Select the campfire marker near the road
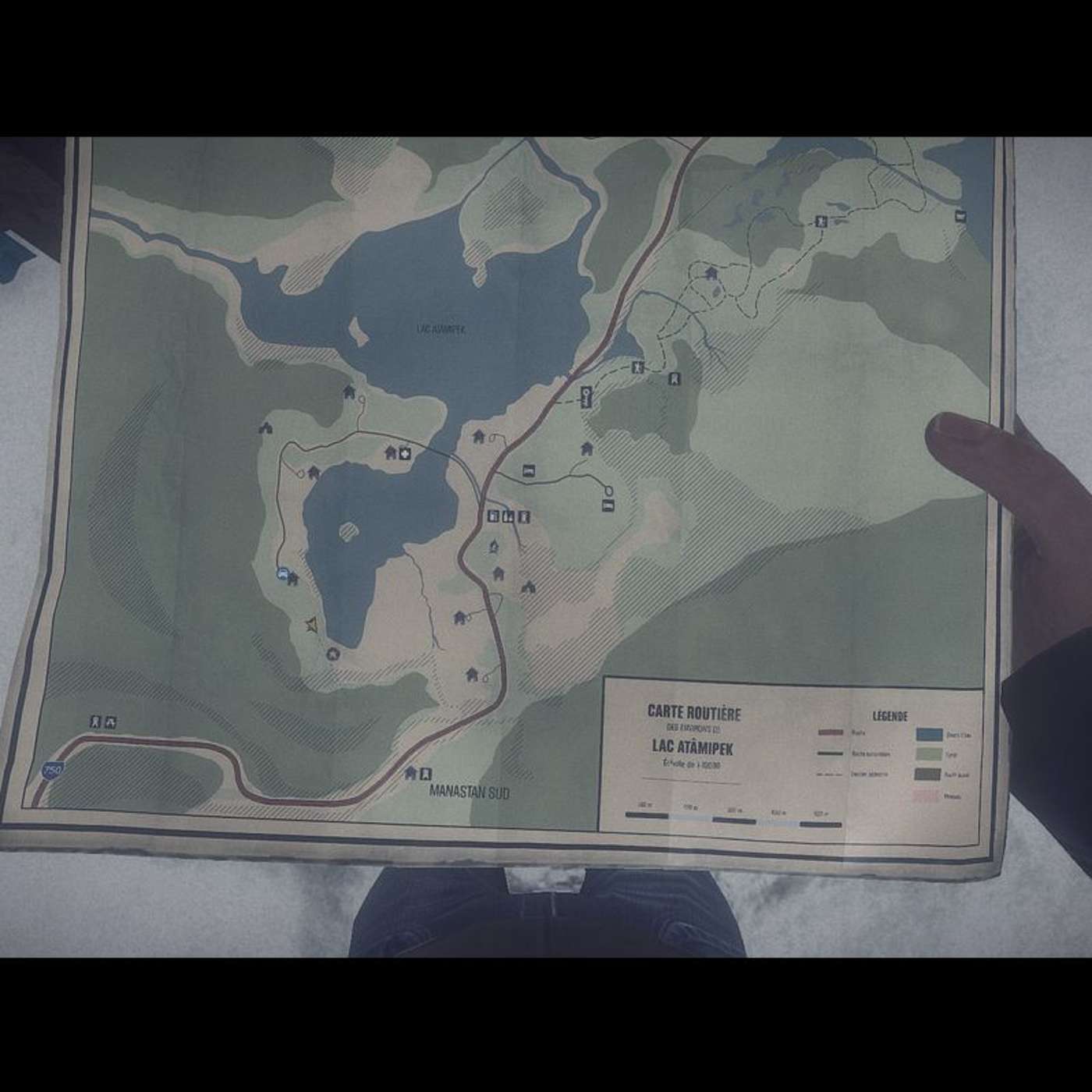 (493, 547)
